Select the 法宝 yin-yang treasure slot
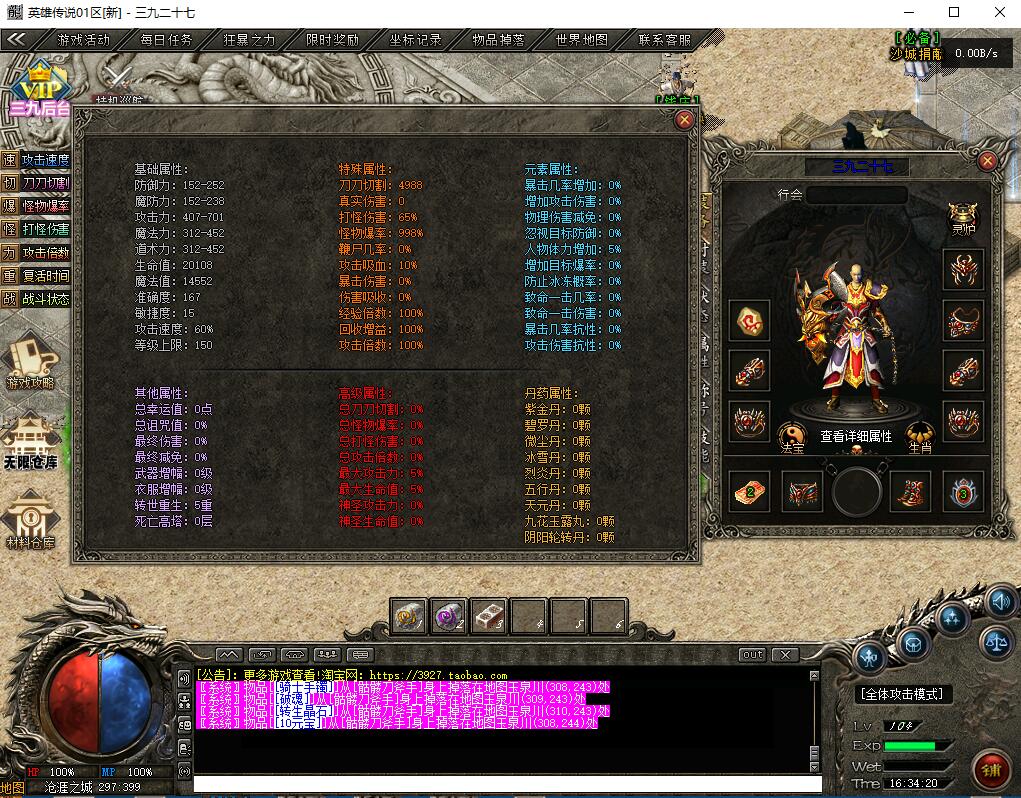1021x798 pixels. [x=792, y=436]
